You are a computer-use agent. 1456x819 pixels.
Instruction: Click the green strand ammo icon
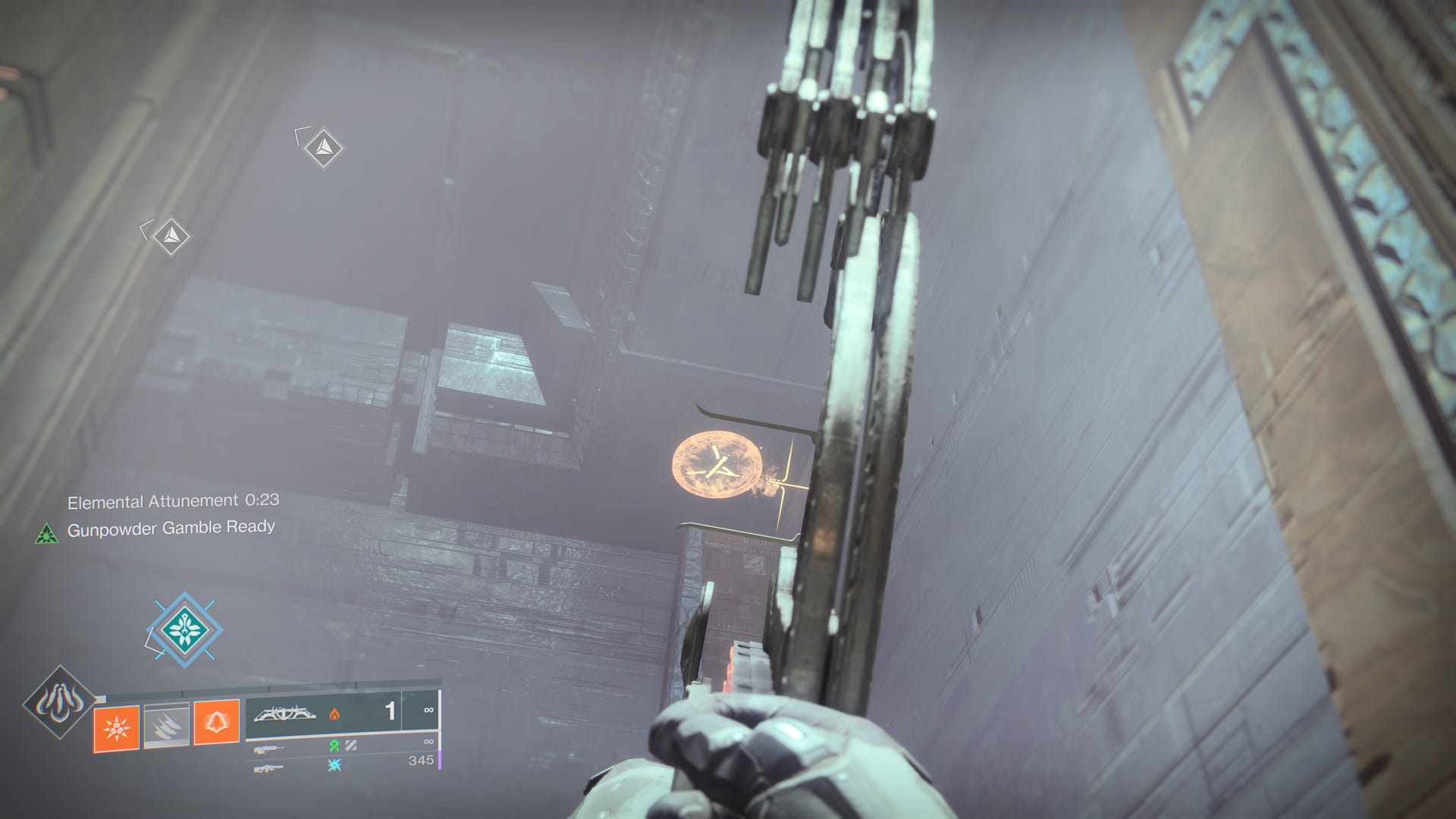coord(334,747)
